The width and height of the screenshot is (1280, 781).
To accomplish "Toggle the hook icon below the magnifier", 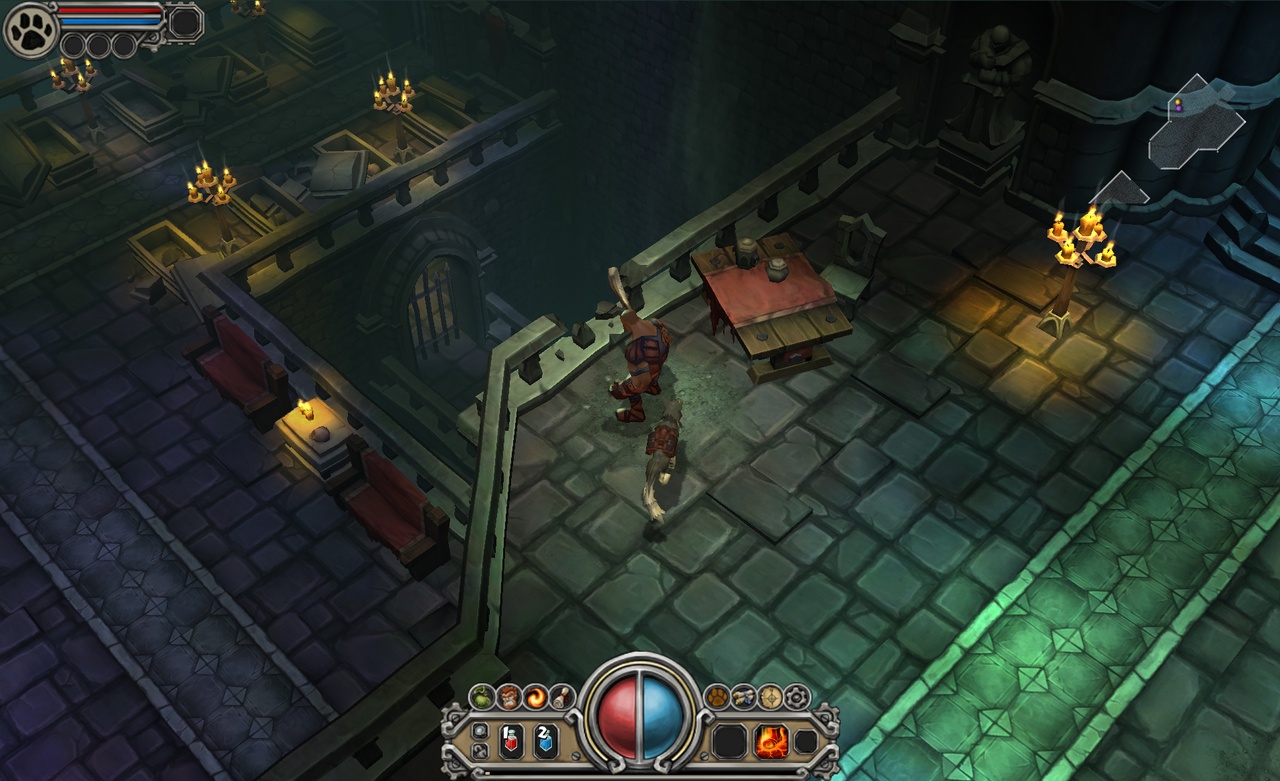I will click(x=481, y=751).
